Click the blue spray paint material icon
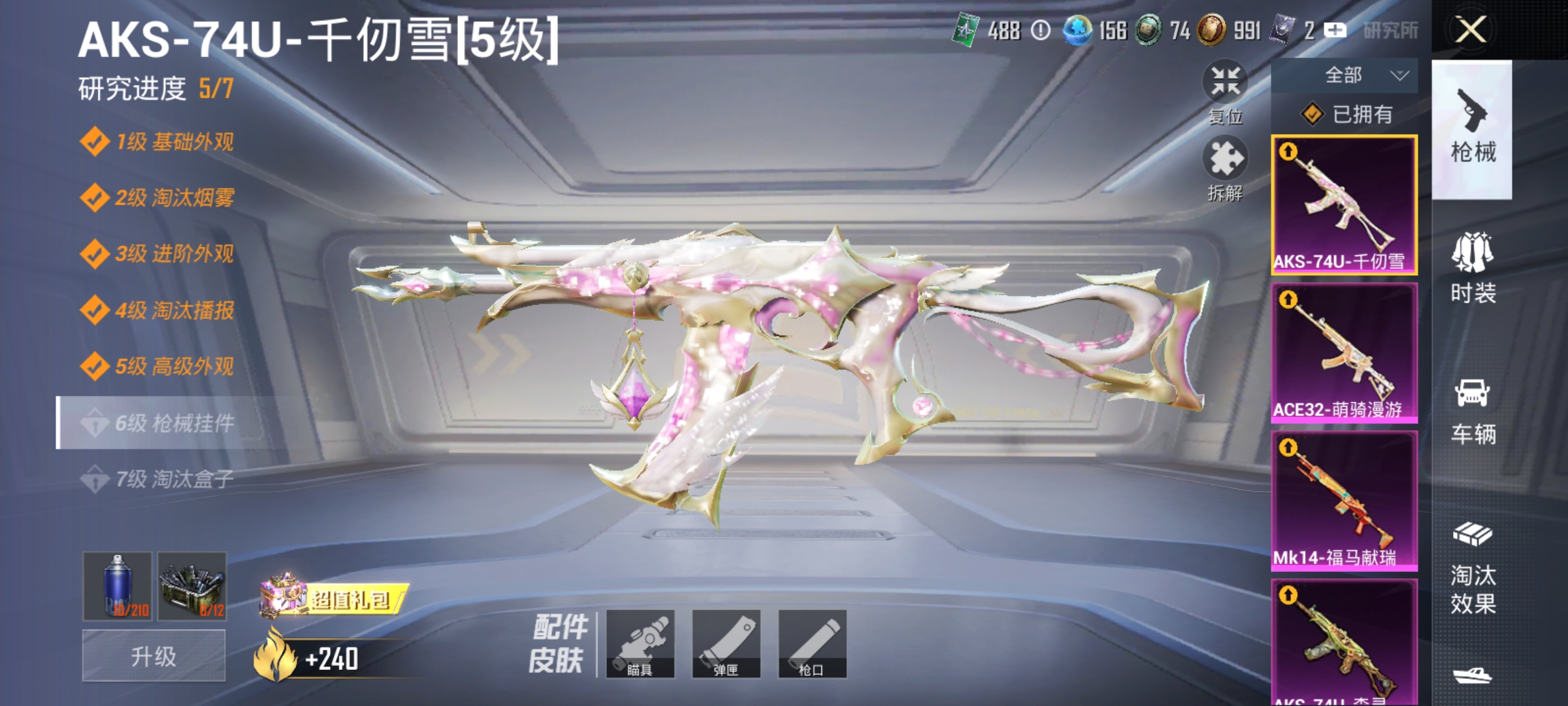The height and width of the screenshot is (706, 1568). coord(118,583)
